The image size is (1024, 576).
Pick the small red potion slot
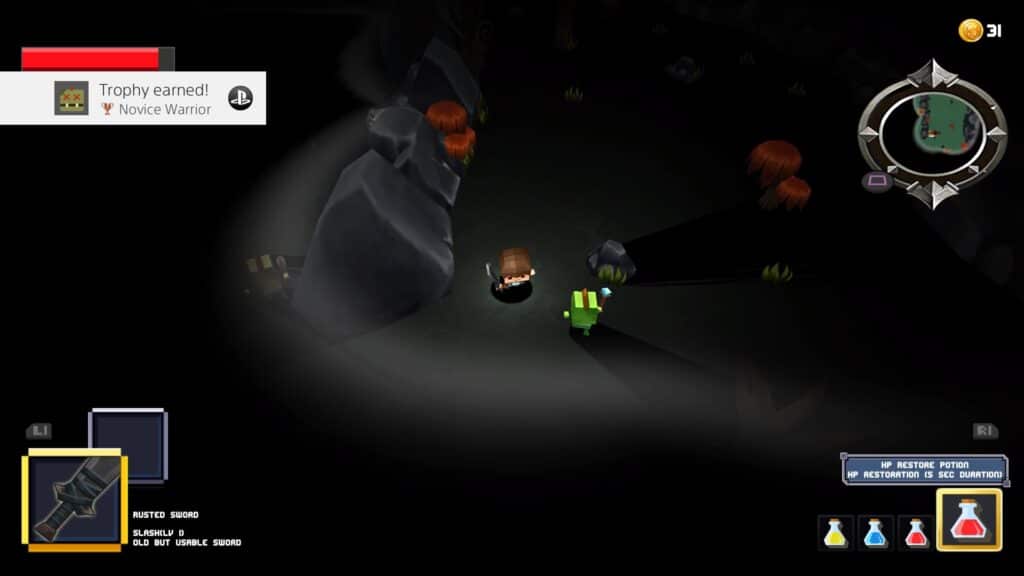tap(915, 532)
